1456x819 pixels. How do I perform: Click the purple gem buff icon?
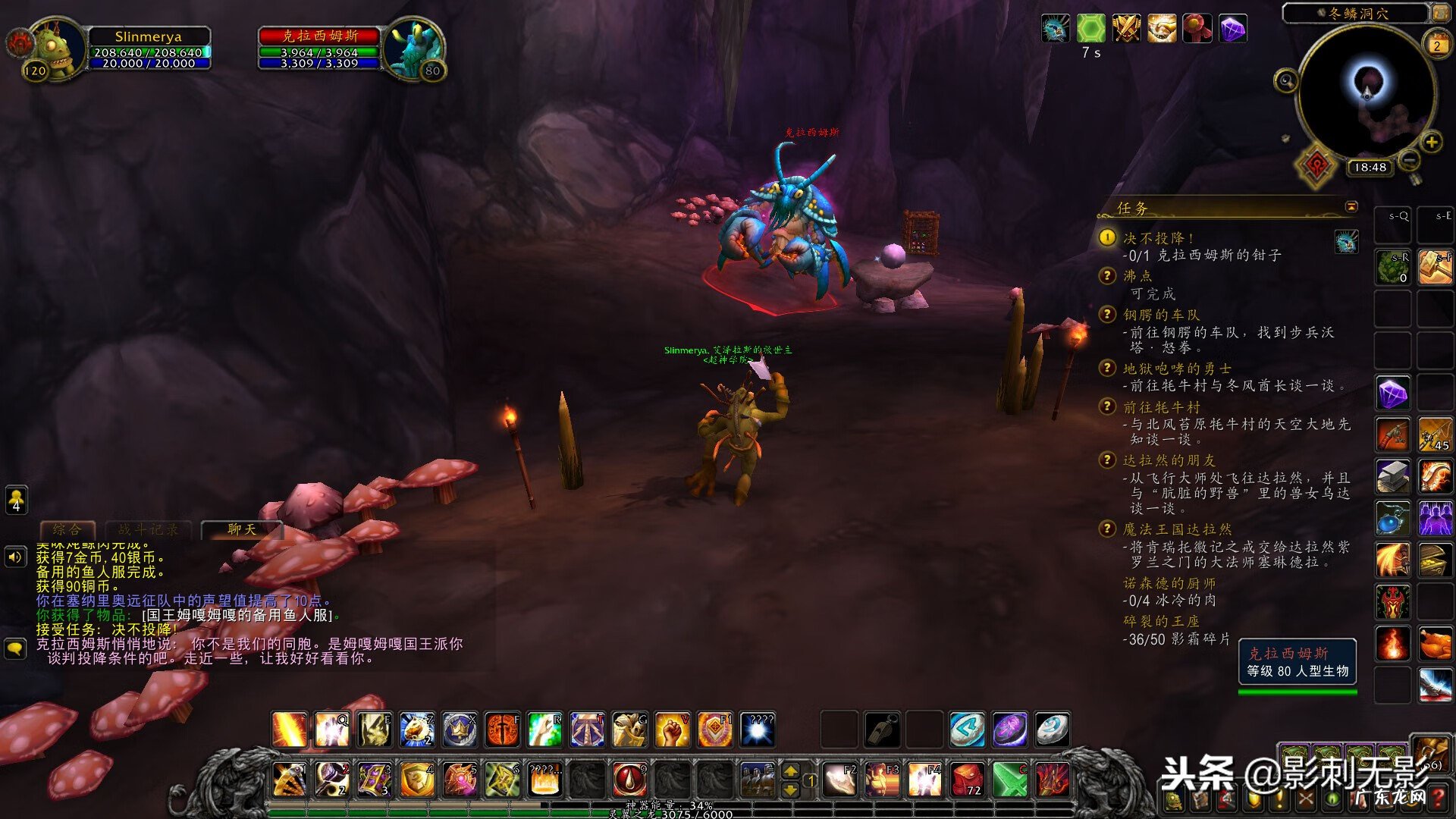tap(1233, 29)
